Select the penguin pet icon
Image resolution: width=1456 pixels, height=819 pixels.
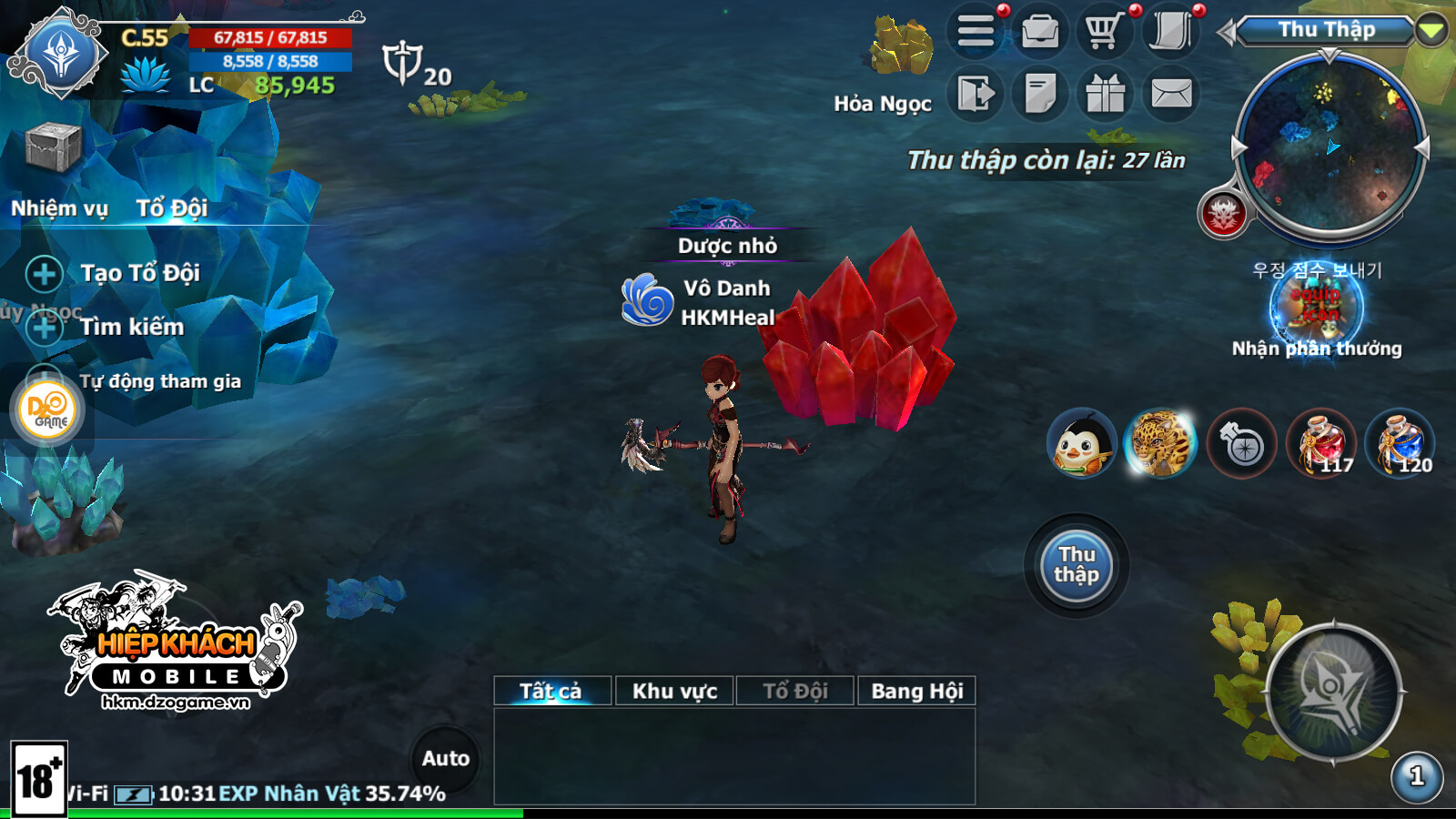(x=1081, y=443)
